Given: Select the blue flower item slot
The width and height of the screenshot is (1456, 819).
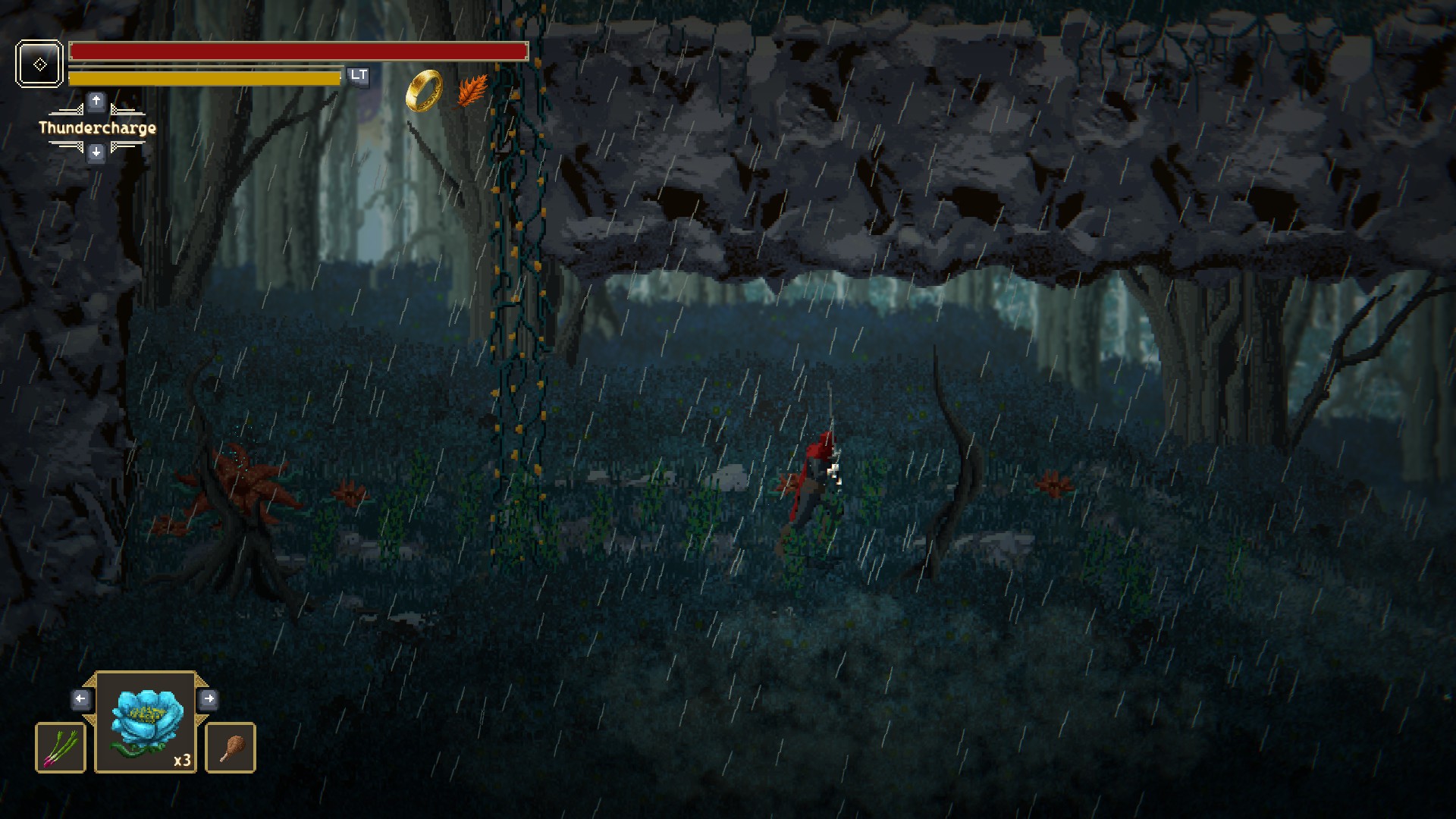Looking at the screenshot, I should coord(146,723).
